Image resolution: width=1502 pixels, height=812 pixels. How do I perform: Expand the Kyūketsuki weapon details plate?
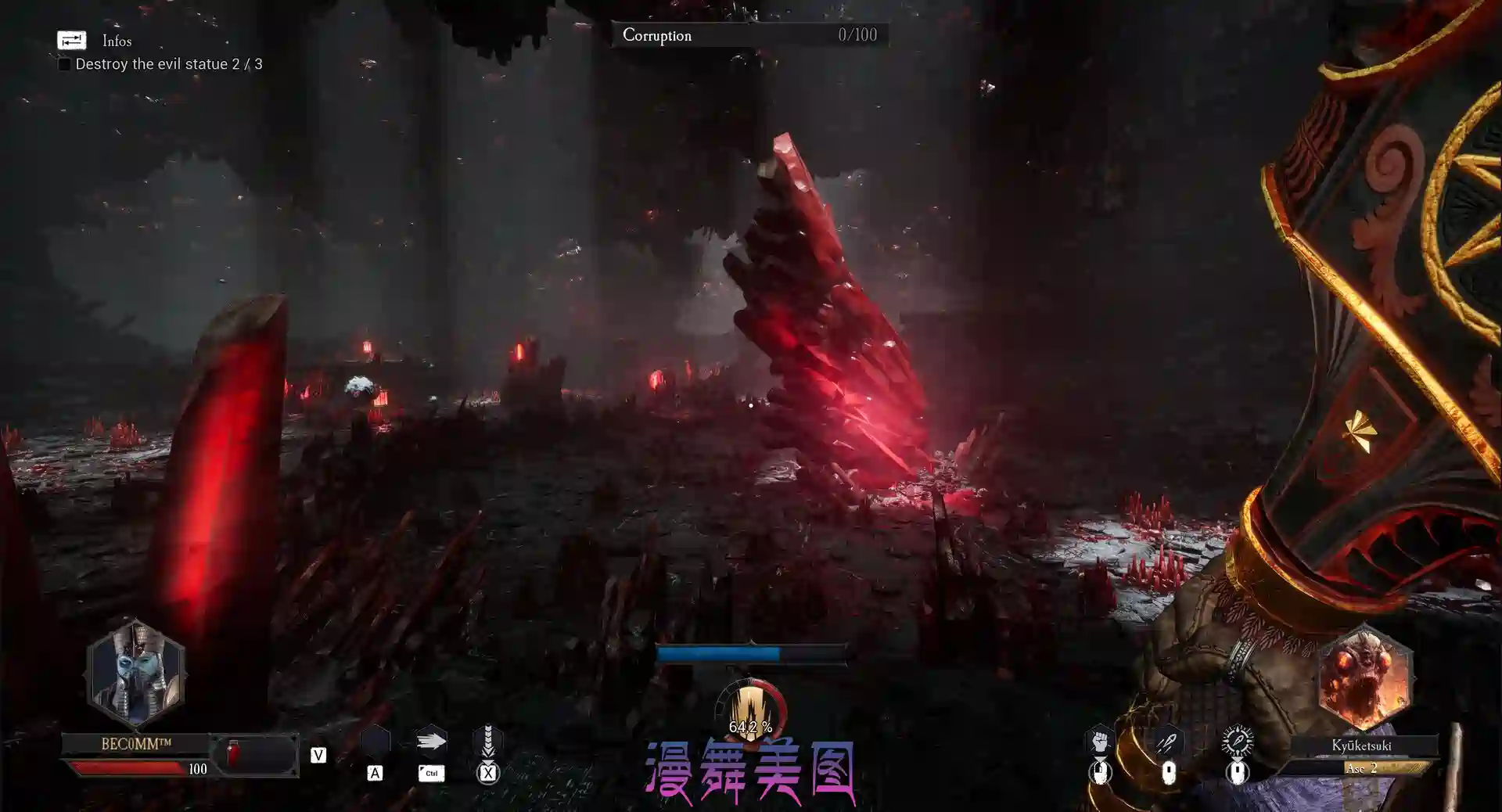pyautogui.click(x=1363, y=745)
